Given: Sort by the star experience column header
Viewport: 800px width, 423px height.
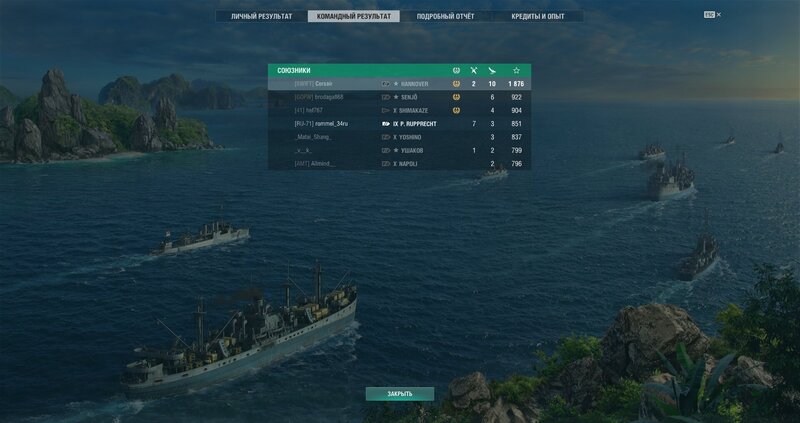Looking at the screenshot, I should [516, 70].
